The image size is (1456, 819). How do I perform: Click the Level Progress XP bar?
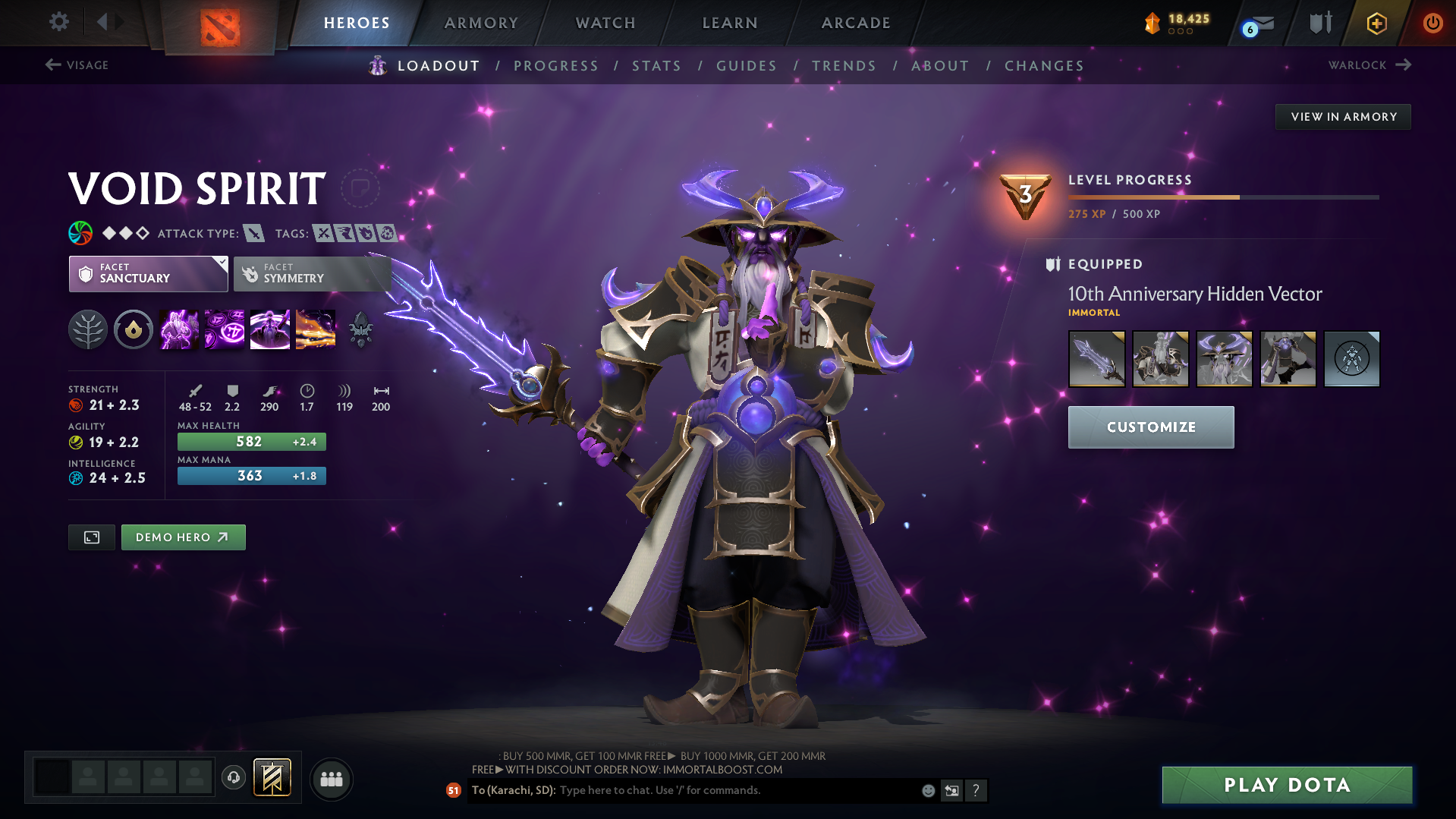coord(1222,197)
